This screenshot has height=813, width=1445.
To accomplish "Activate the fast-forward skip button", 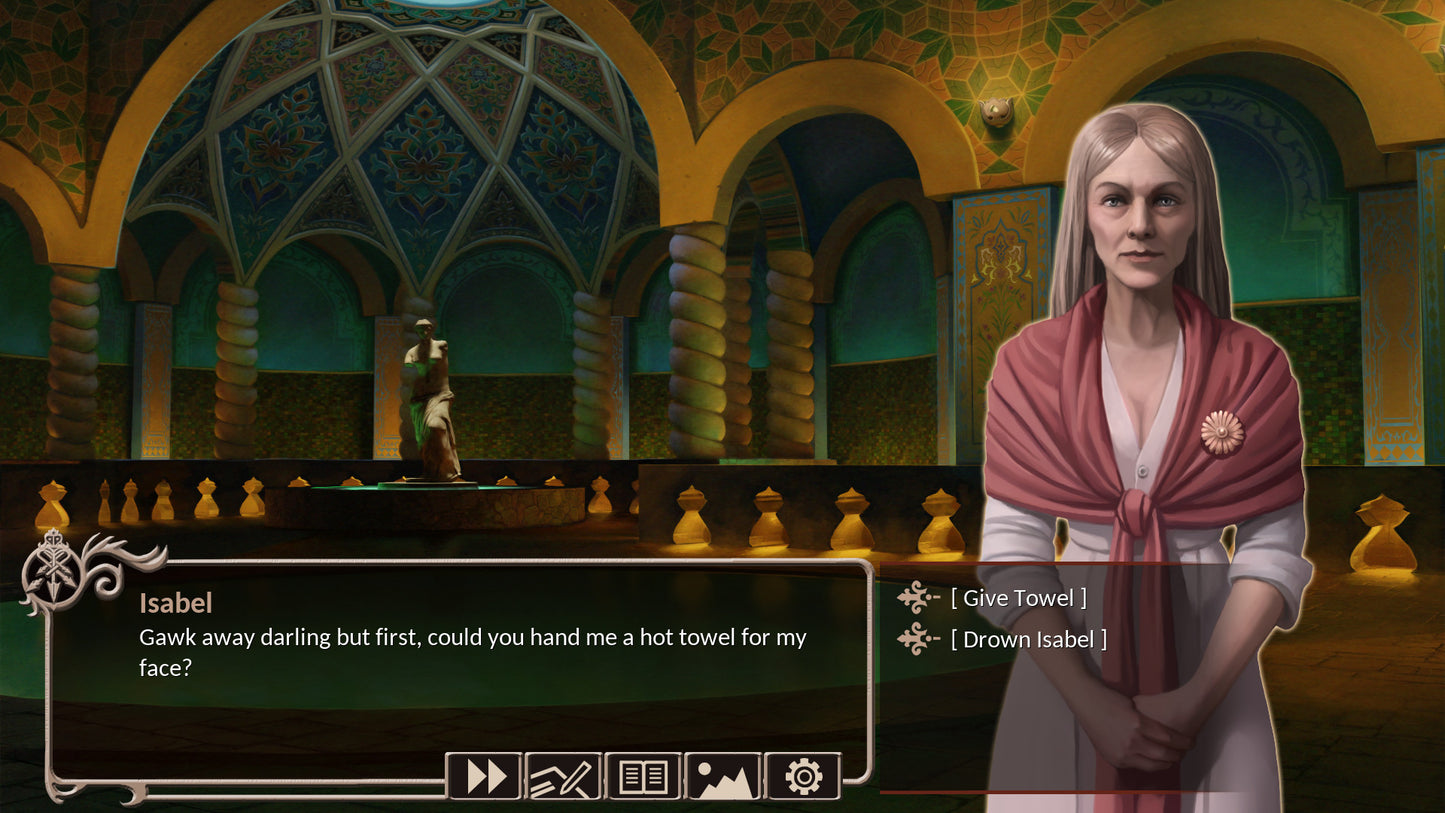I will click(x=484, y=776).
